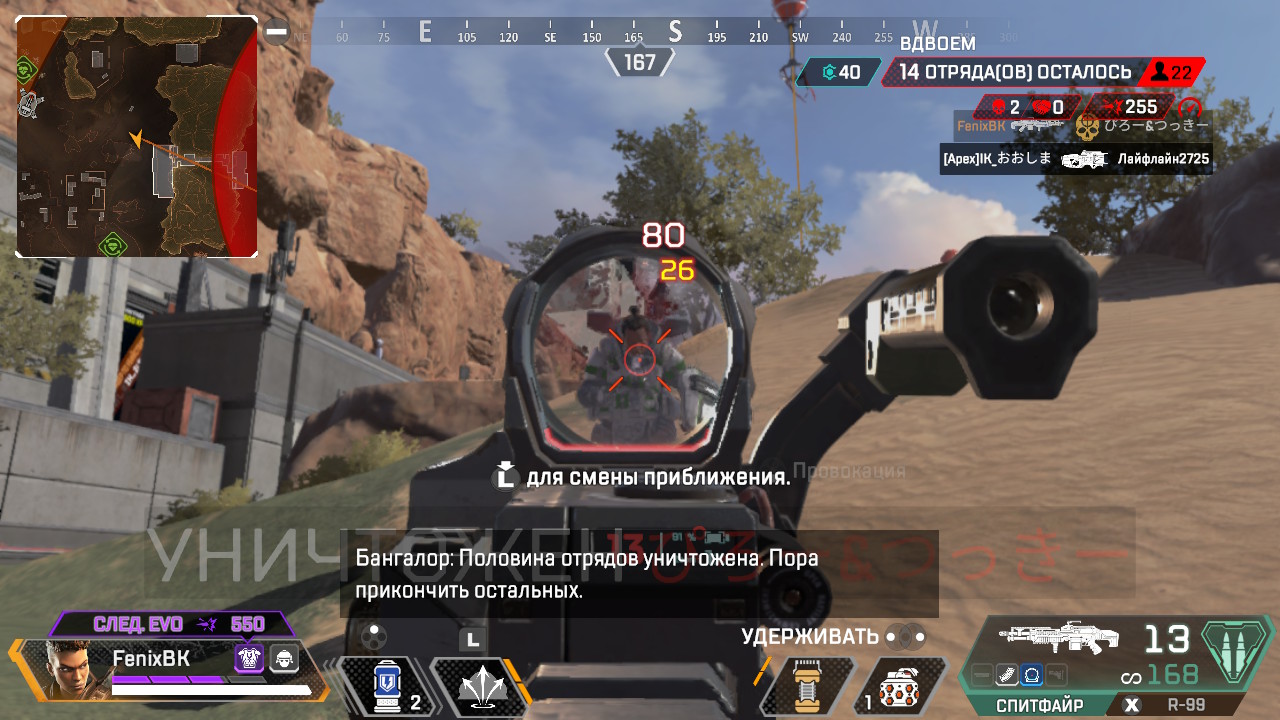Select the yellow ultimate accelerant item slot

[806, 687]
